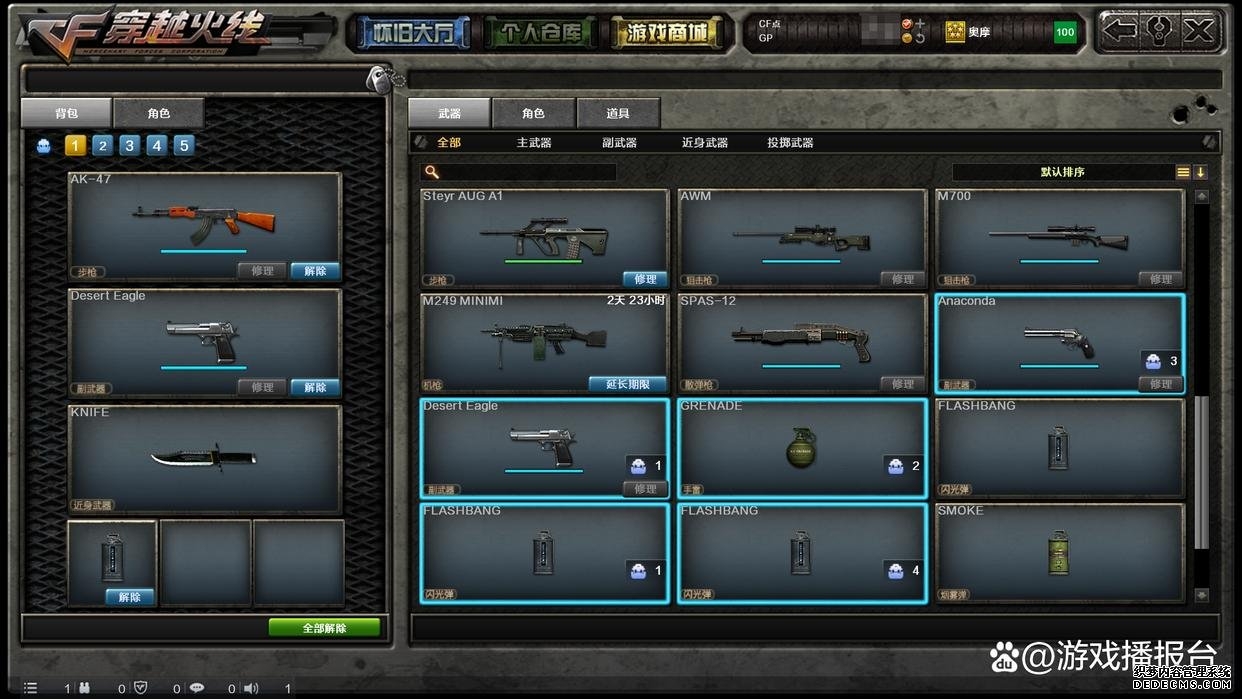Select the AWM sniper rifle
1242x699 pixels.
point(802,236)
